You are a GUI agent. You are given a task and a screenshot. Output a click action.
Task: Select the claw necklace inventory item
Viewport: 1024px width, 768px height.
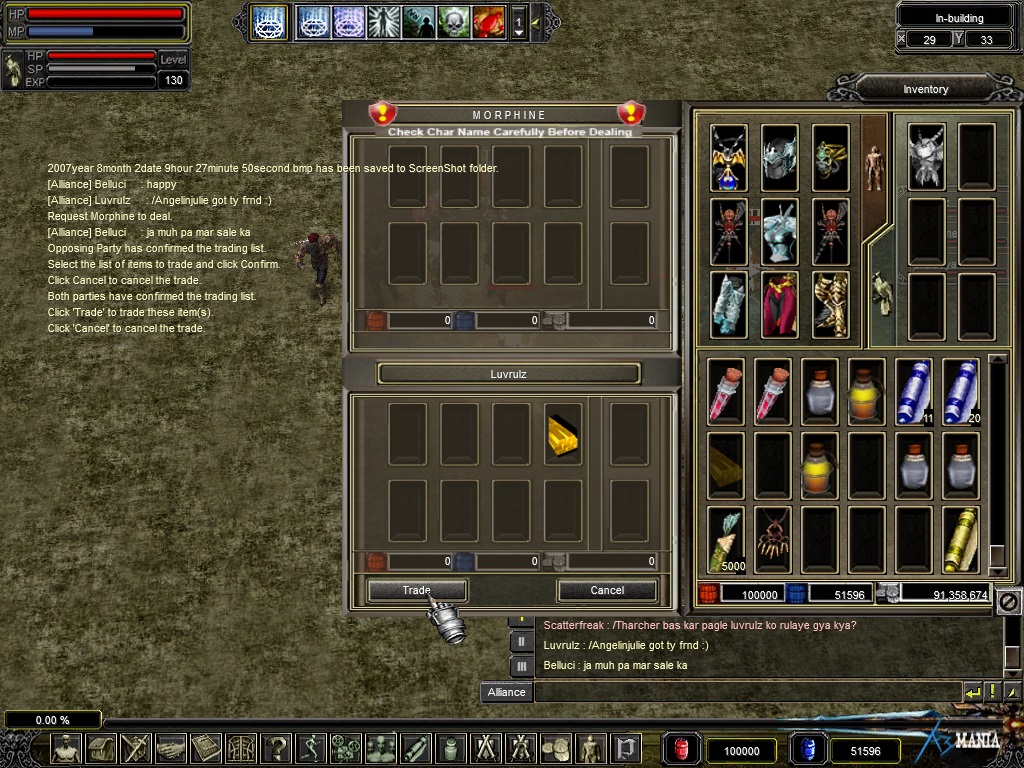(773, 540)
